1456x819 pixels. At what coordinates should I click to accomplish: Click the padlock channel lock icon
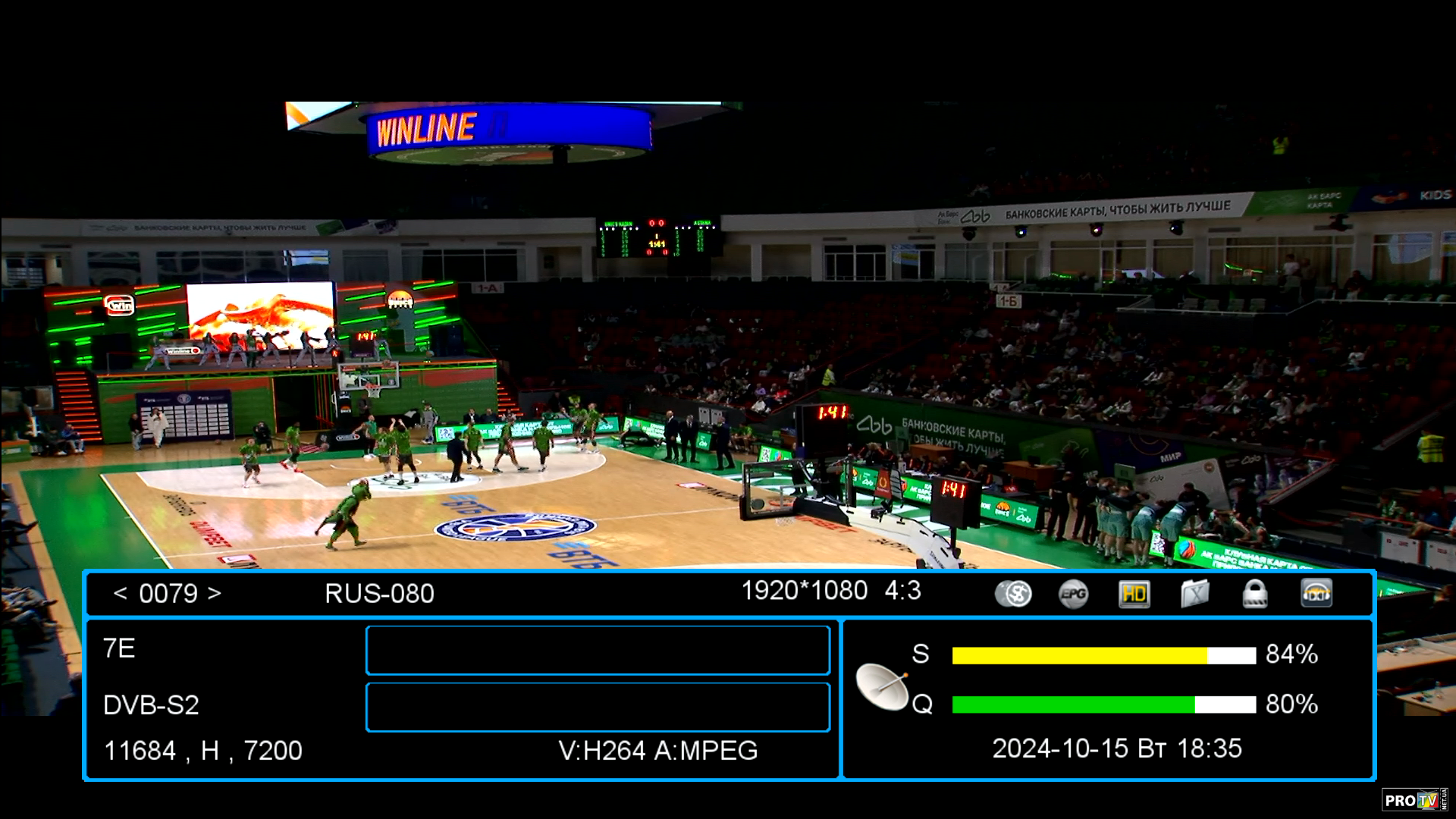tap(1255, 594)
